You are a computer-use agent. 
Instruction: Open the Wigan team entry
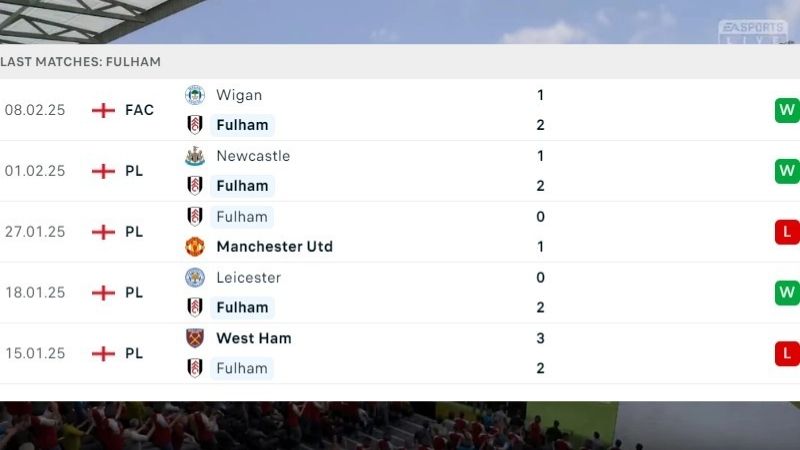click(238, 95)
